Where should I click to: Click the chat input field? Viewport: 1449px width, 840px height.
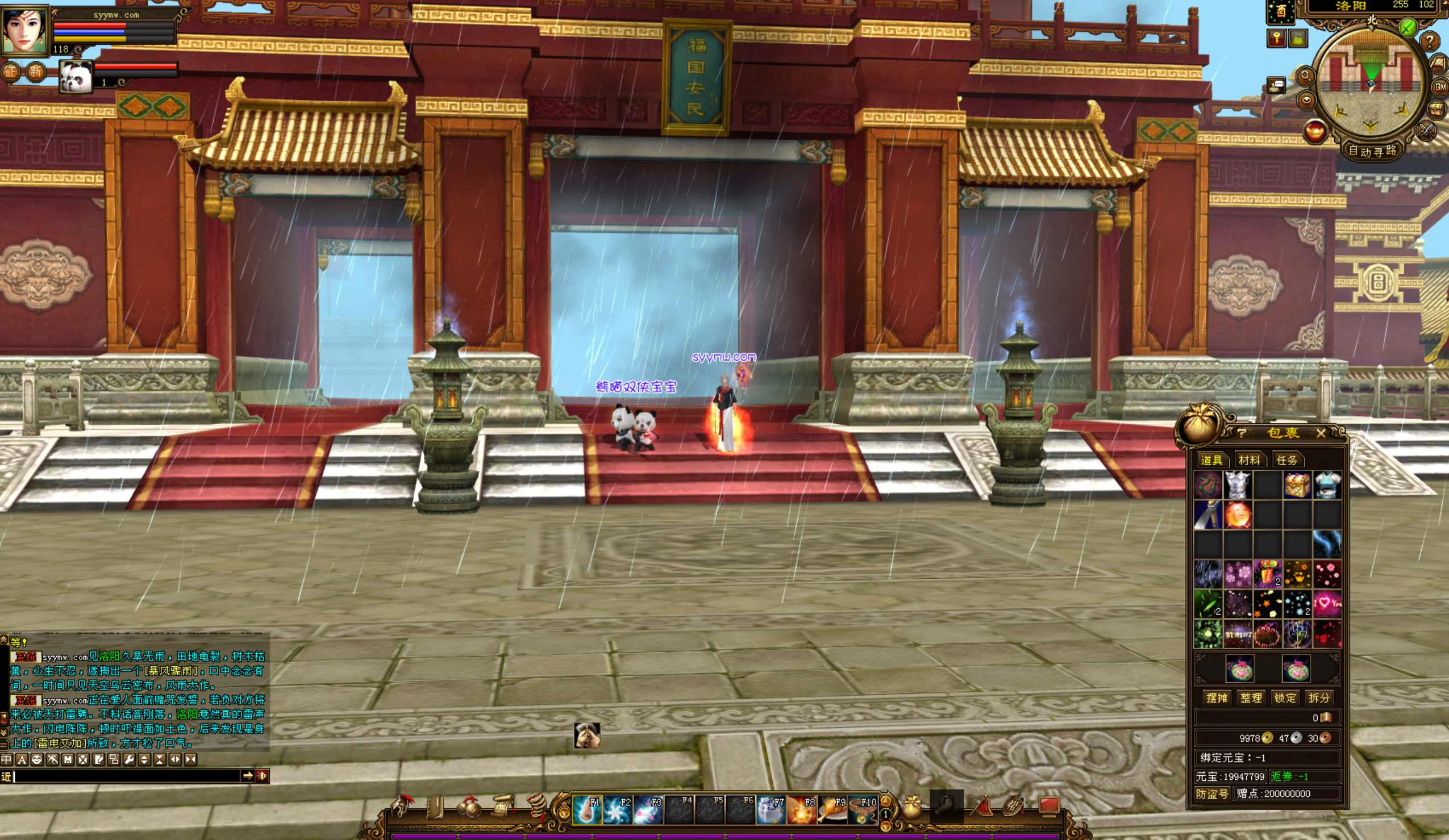[x=127, y=776]
